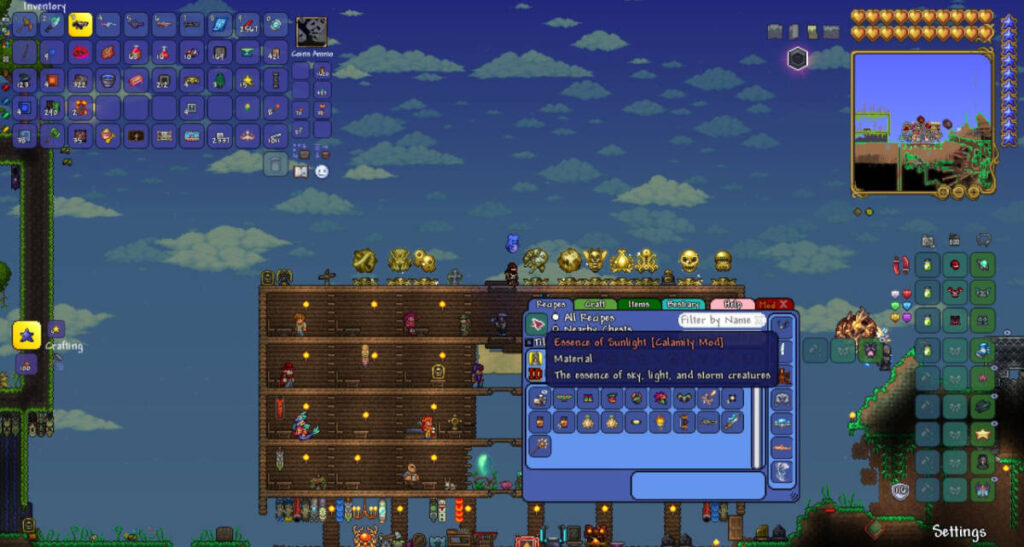Select the highlighted yellow hotbar slot

click(80, 24)
